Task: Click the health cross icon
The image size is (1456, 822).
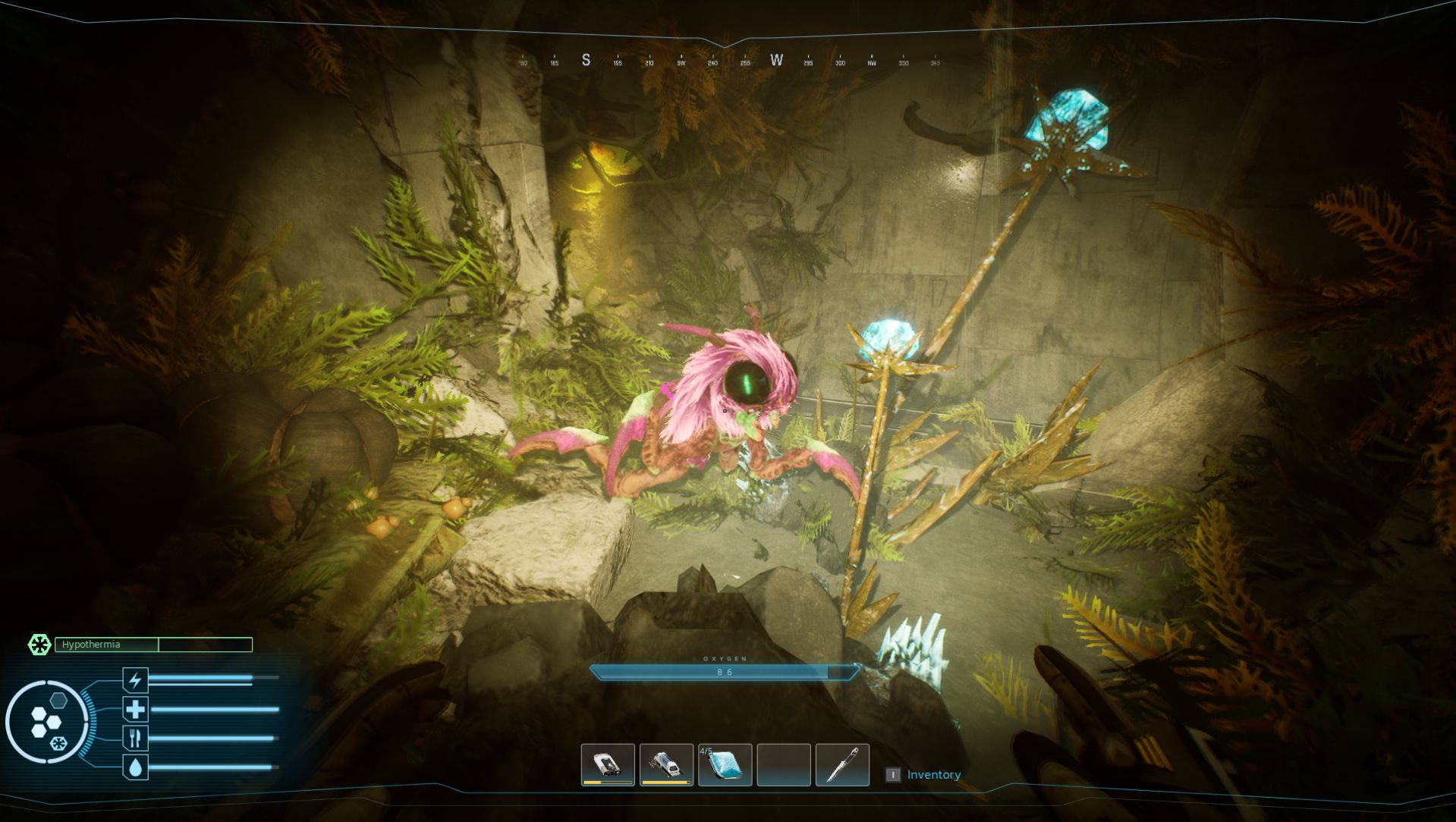Action: pos(135,709)
